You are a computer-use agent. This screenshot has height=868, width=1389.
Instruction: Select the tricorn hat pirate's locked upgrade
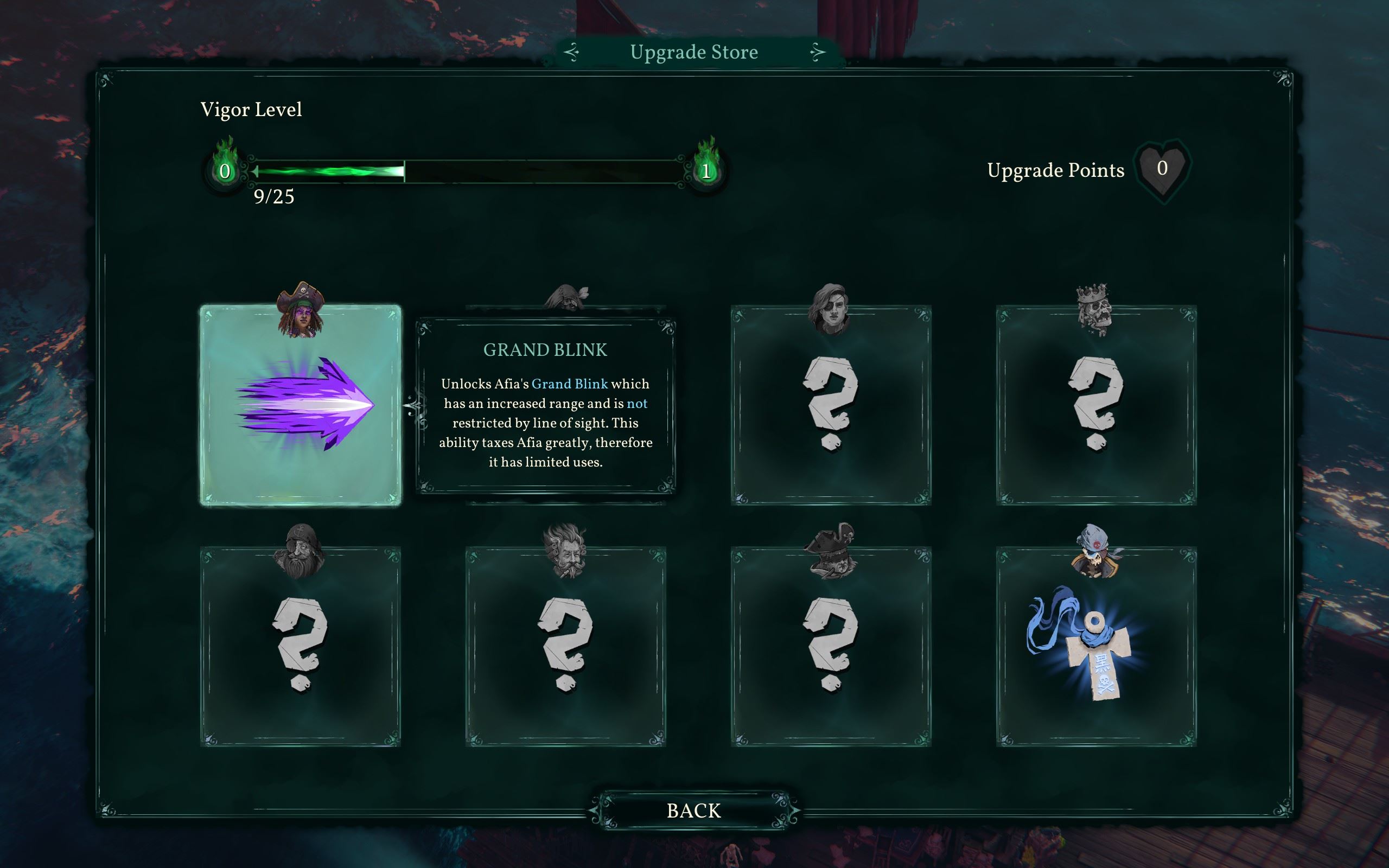point(831,647)
